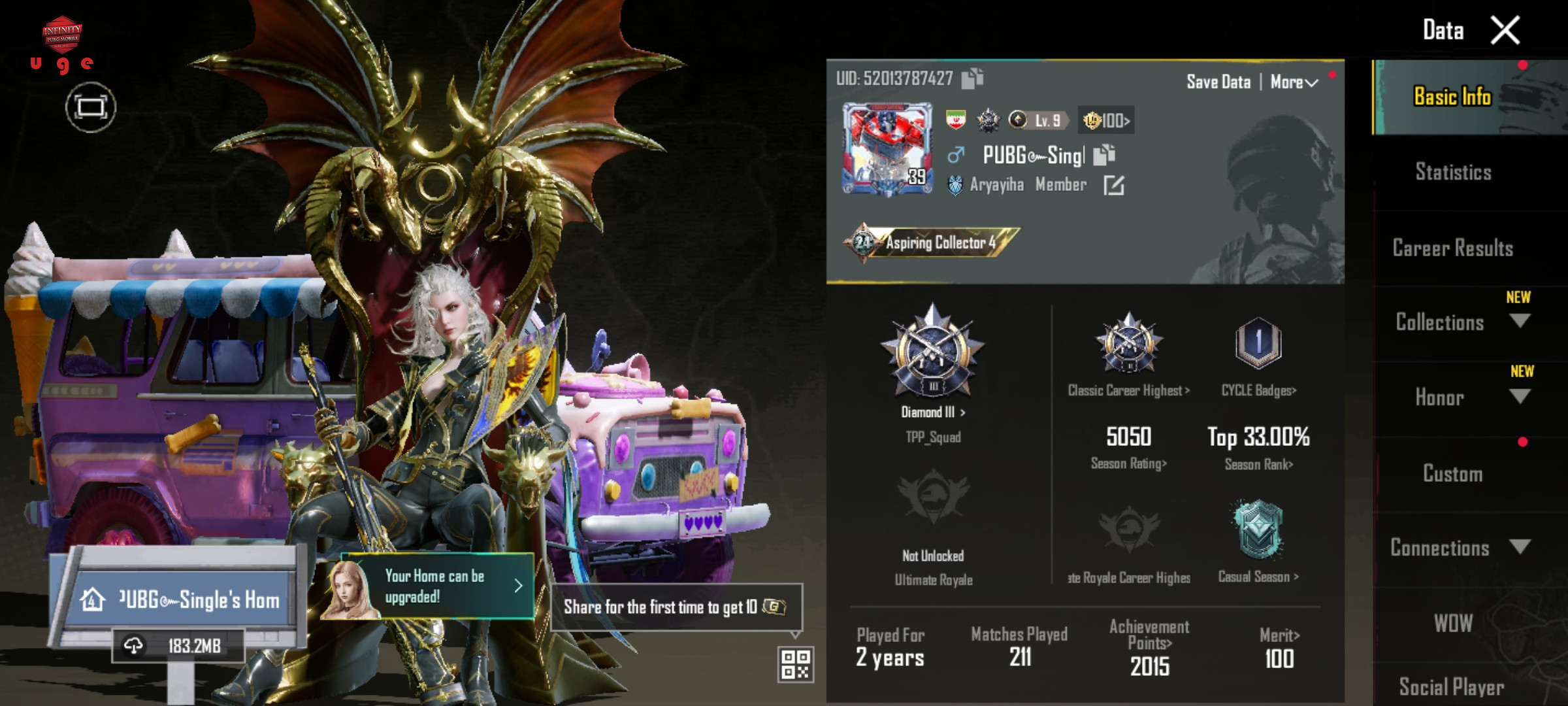
Task: Expand the Honor section
Action: coord(1520,396)
